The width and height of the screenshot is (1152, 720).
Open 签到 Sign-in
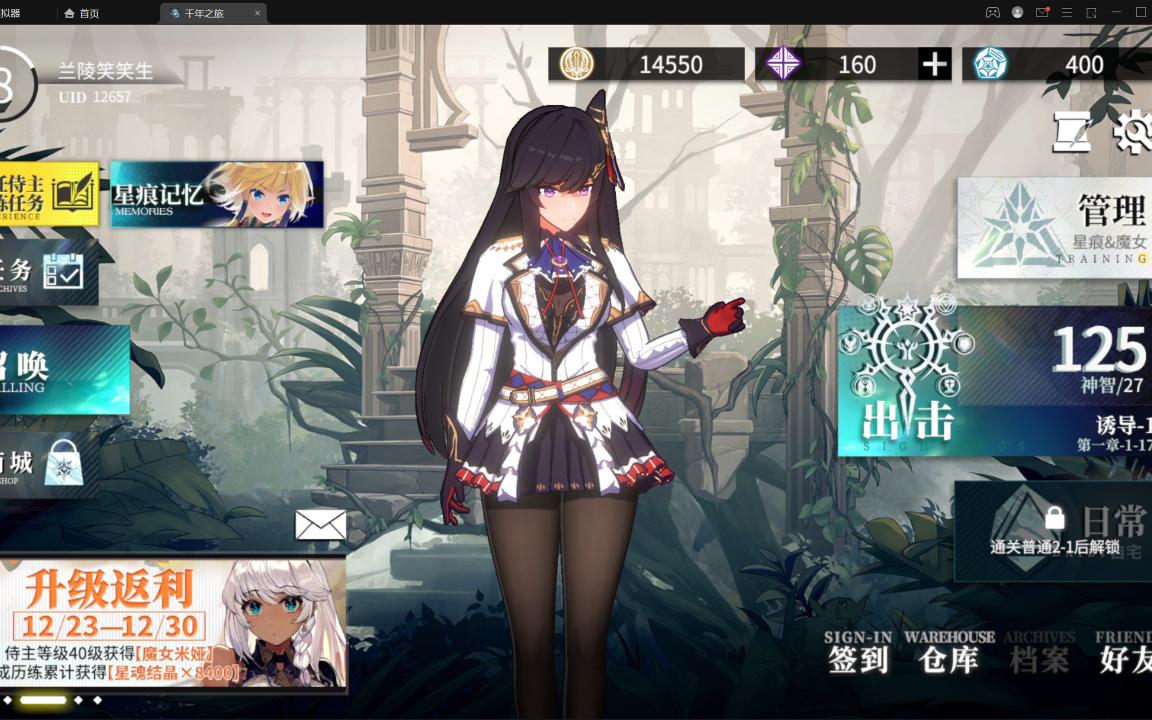(x=858, y=651)
